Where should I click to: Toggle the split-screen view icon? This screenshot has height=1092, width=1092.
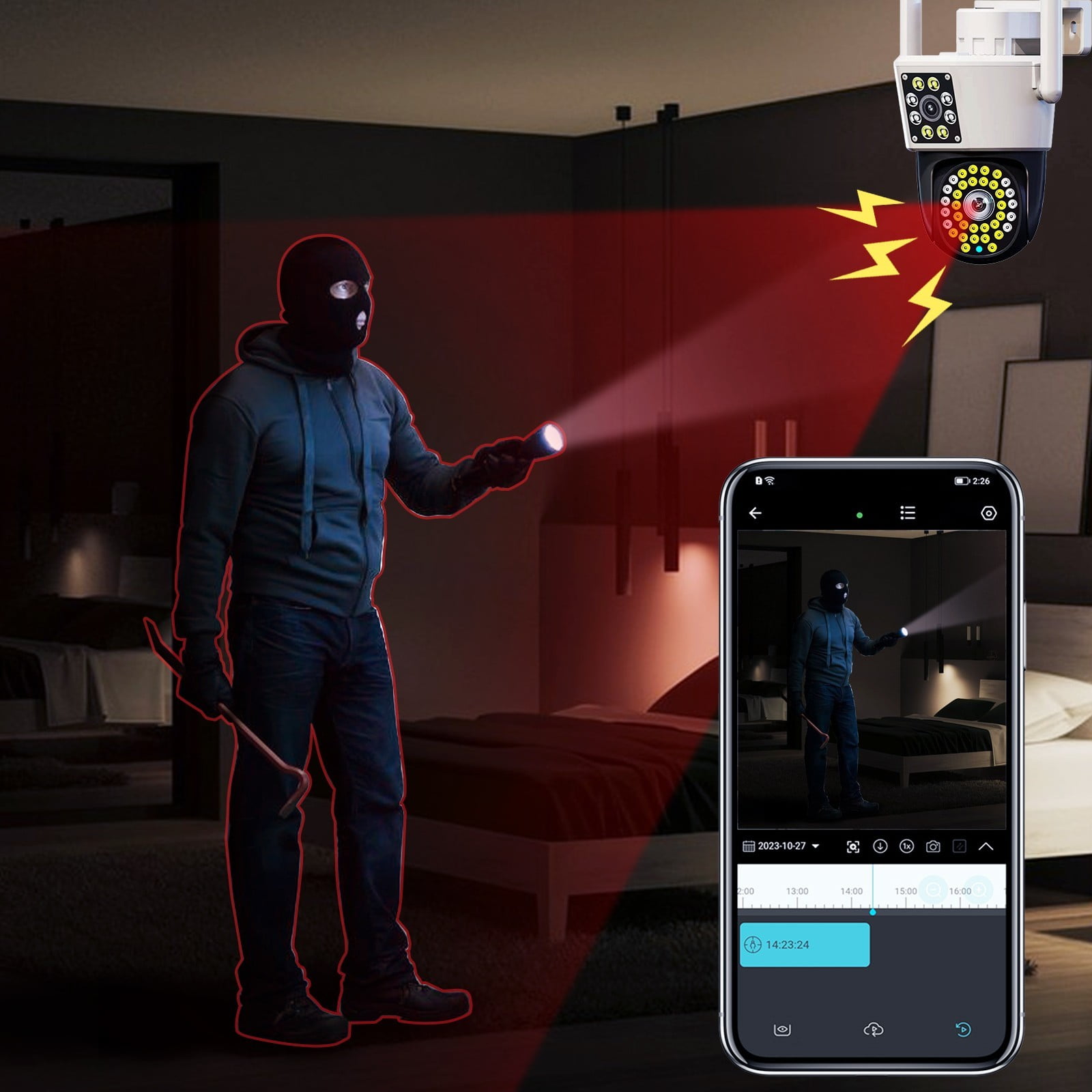click(960, 847)
